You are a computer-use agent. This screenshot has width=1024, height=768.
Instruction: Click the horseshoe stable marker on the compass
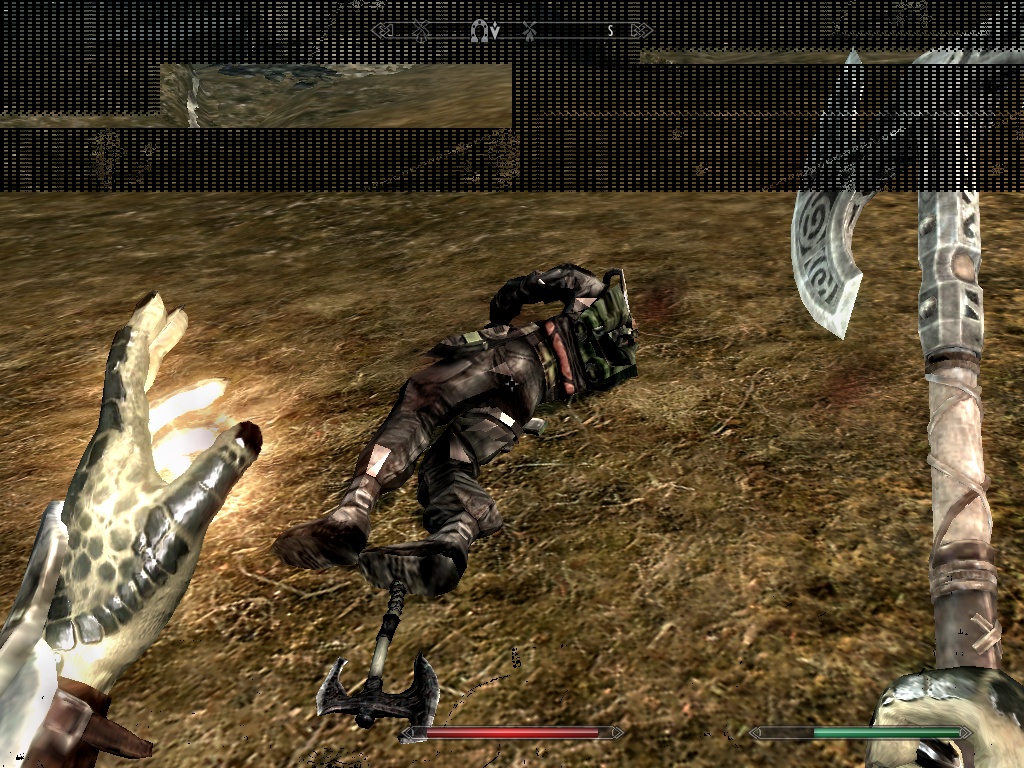coord(479,31)
